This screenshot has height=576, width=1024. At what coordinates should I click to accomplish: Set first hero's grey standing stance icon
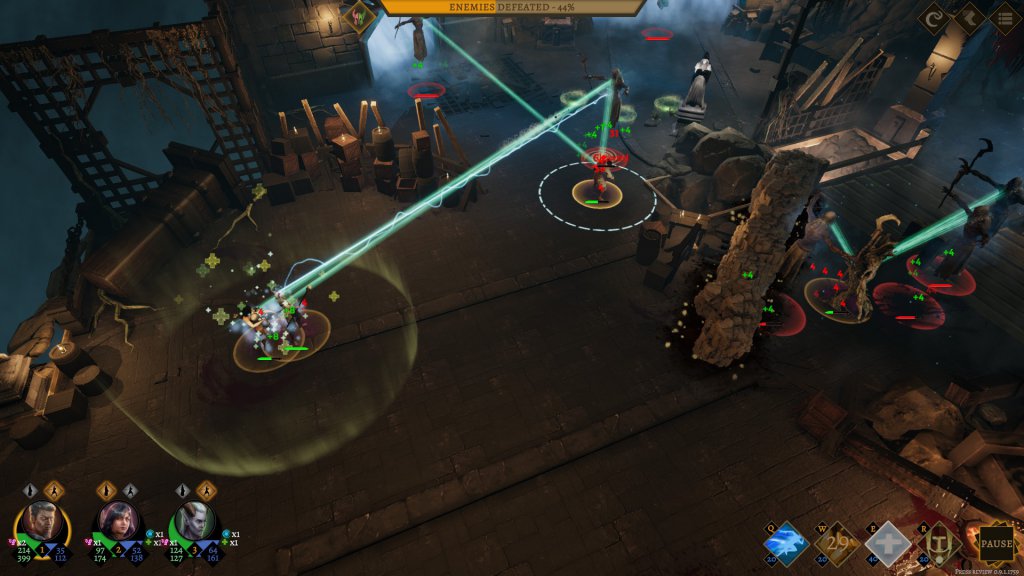click(x=30, y=490)
